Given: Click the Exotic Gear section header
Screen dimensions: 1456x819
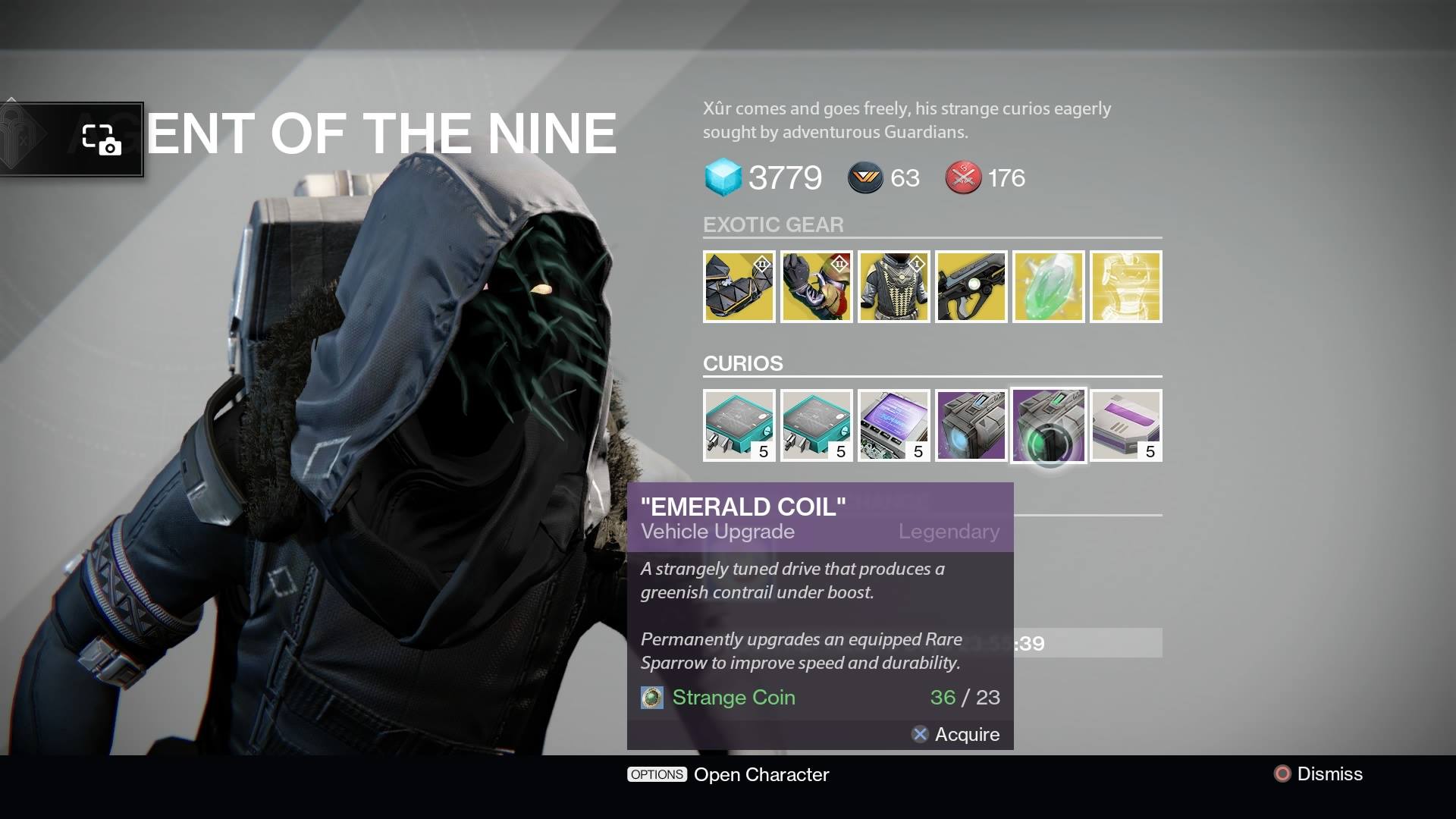Looking at the screenshot, I should pos(773,224).
